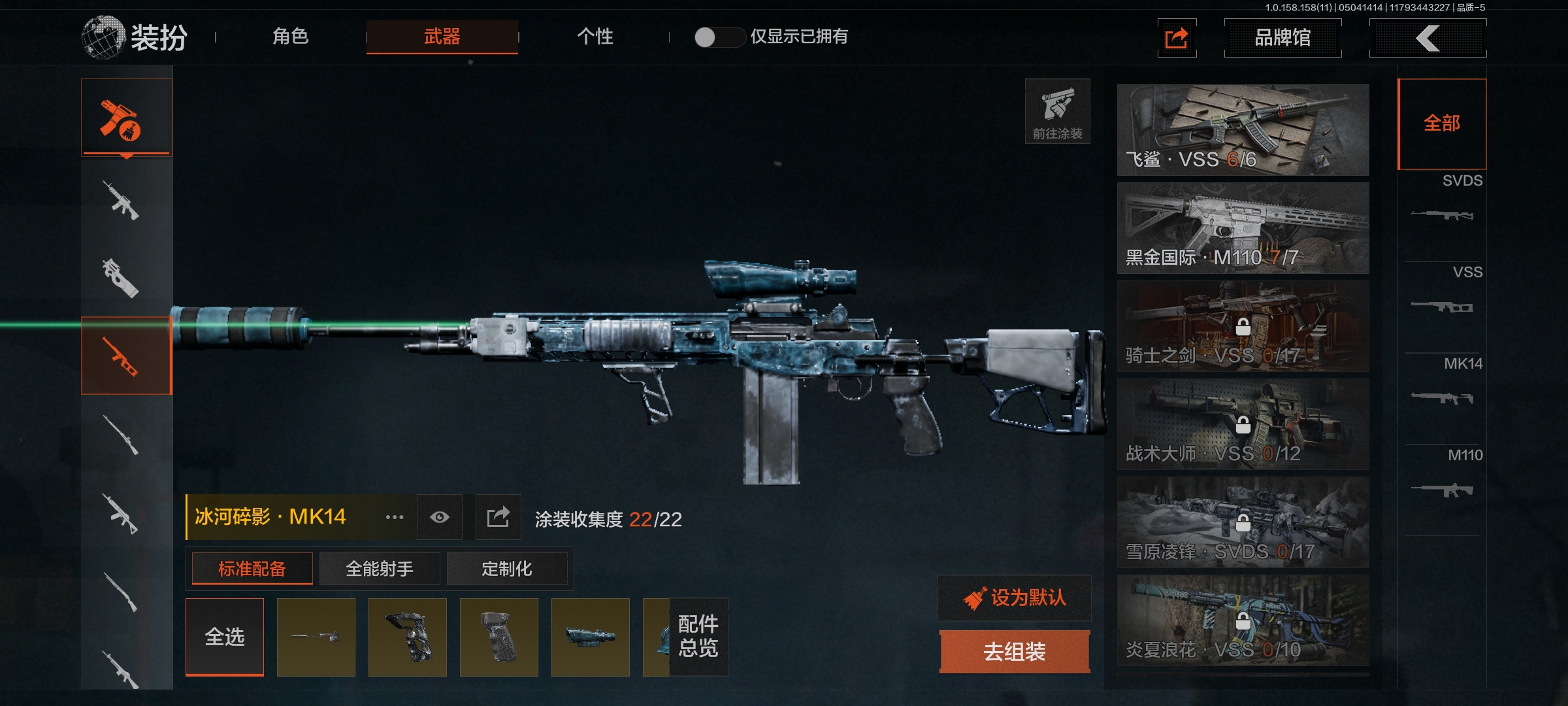This screenshot has width=1568, height=706.
Task: Show 全部 weapons filter
Action: 1442,124
